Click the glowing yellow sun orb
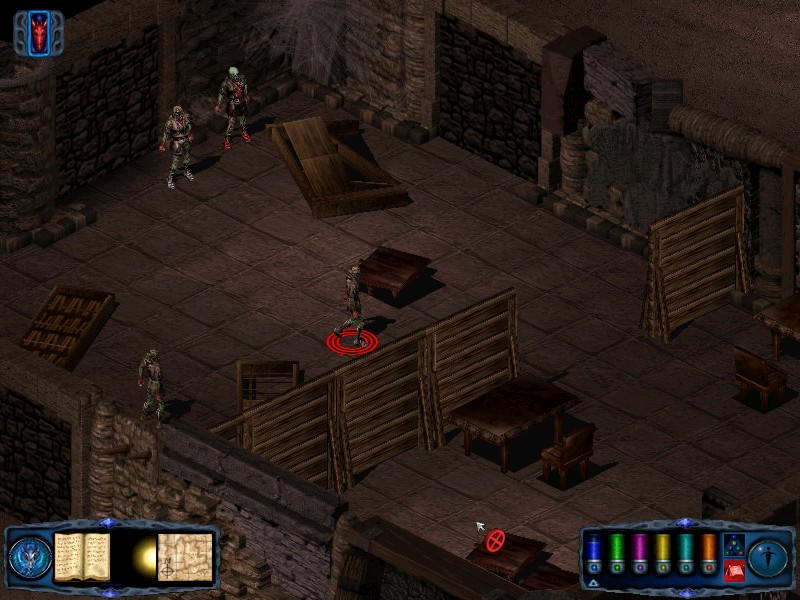This screenshot has height=600, width=800. (144, 556)
